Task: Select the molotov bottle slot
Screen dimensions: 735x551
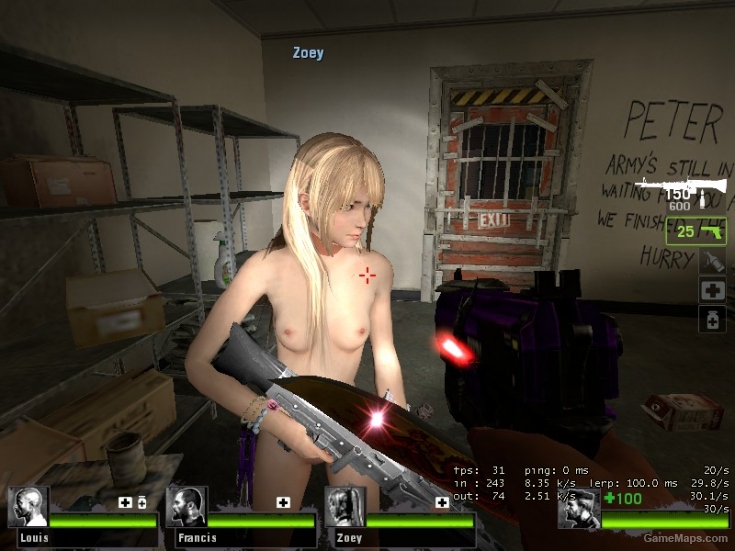Action: pyautogui.click(x=712, y=261)
